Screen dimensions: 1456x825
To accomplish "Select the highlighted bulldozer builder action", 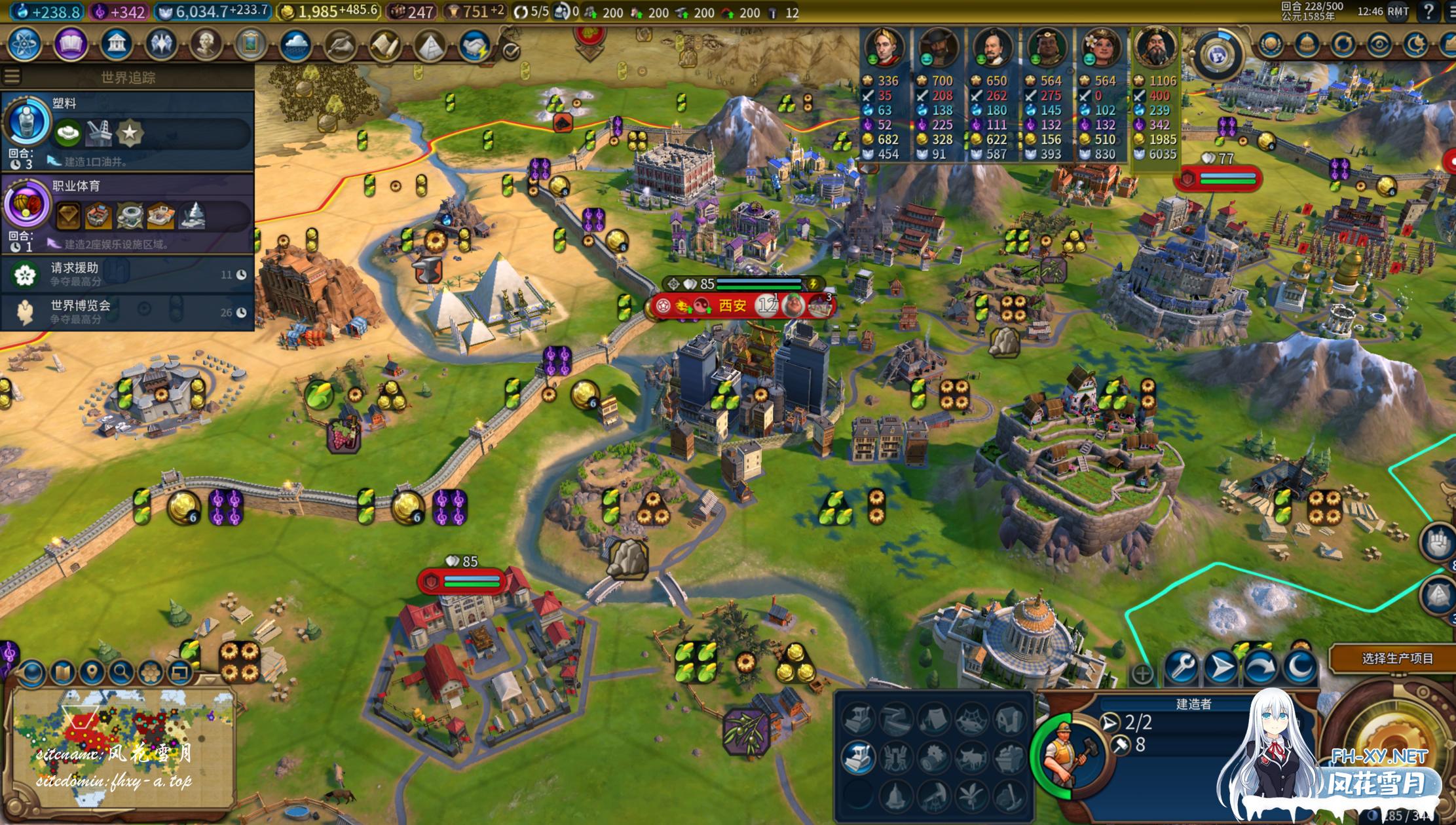I will tap(857, 757).
